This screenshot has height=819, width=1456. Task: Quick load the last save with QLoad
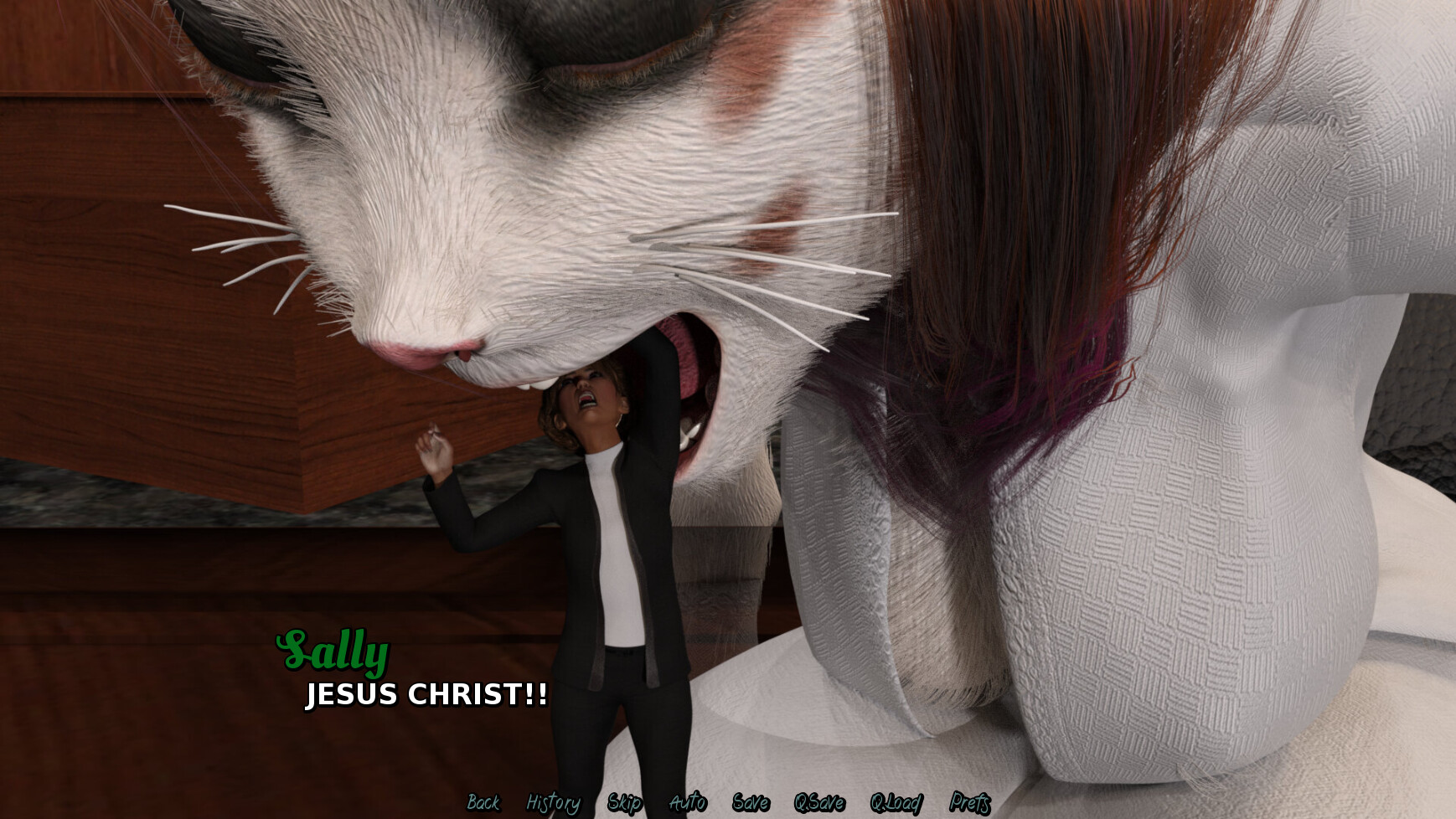896,801
